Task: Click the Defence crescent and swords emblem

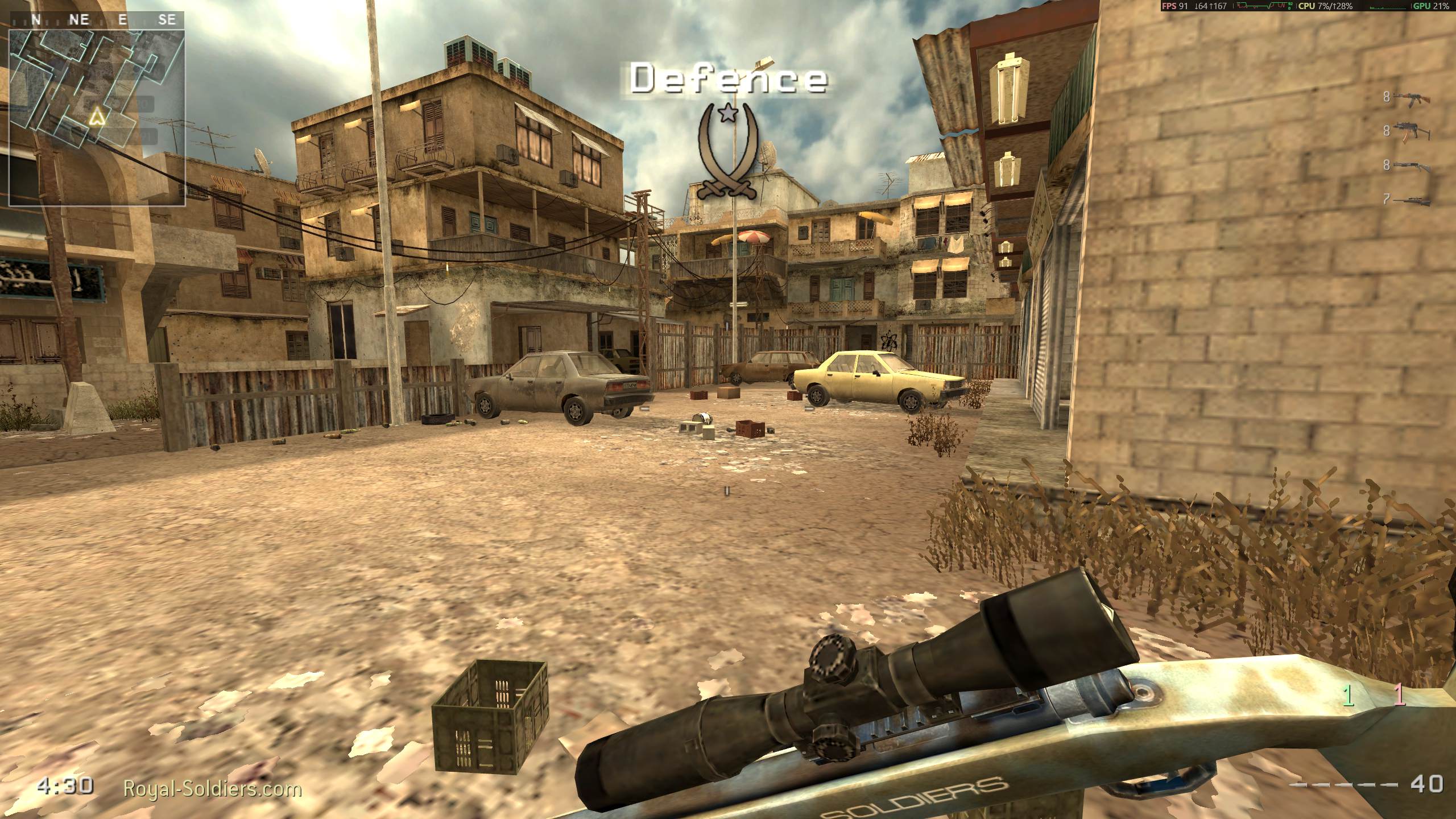Action: 728,151
